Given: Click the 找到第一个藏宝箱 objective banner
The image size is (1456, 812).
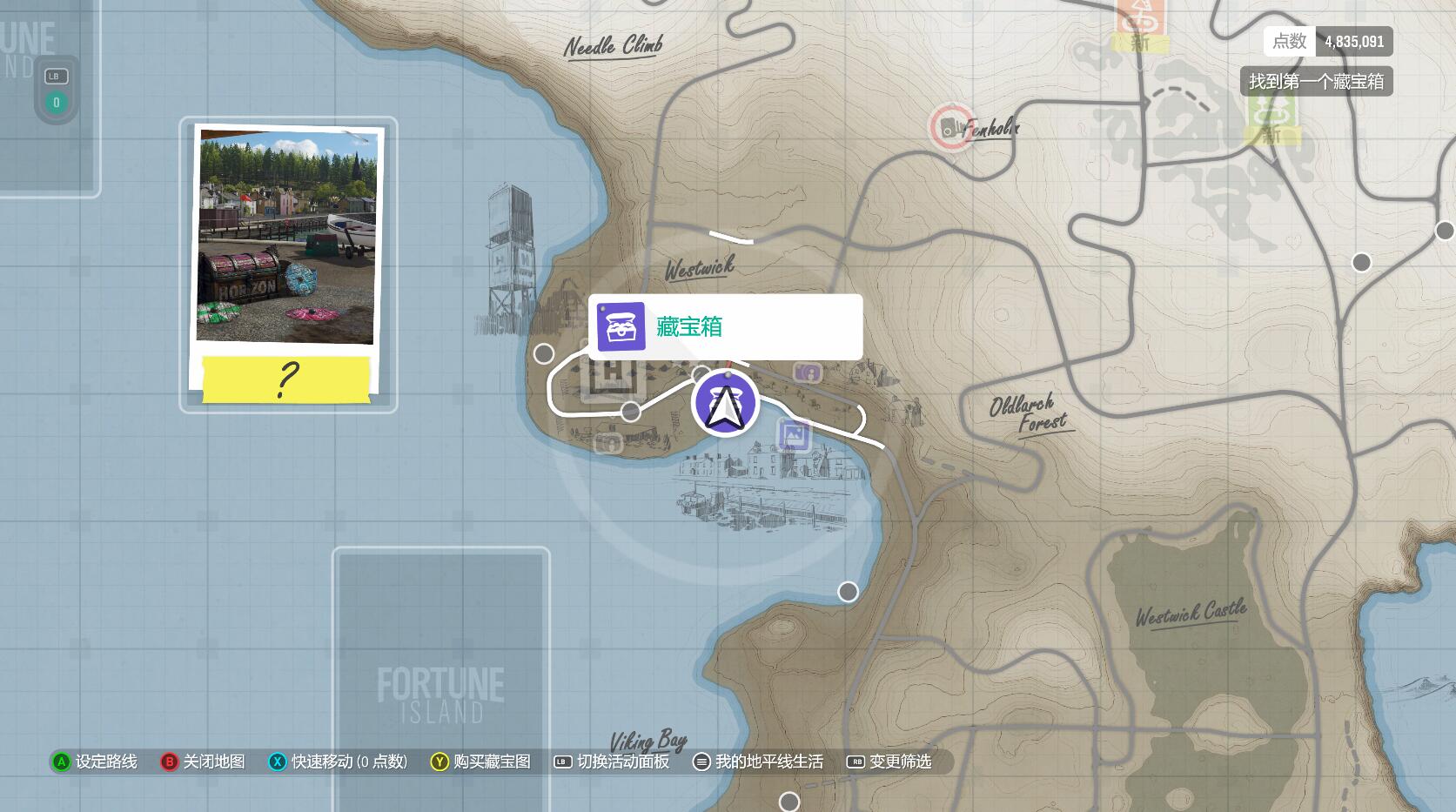Looking at the screenshot, I should coord(1316,82).
